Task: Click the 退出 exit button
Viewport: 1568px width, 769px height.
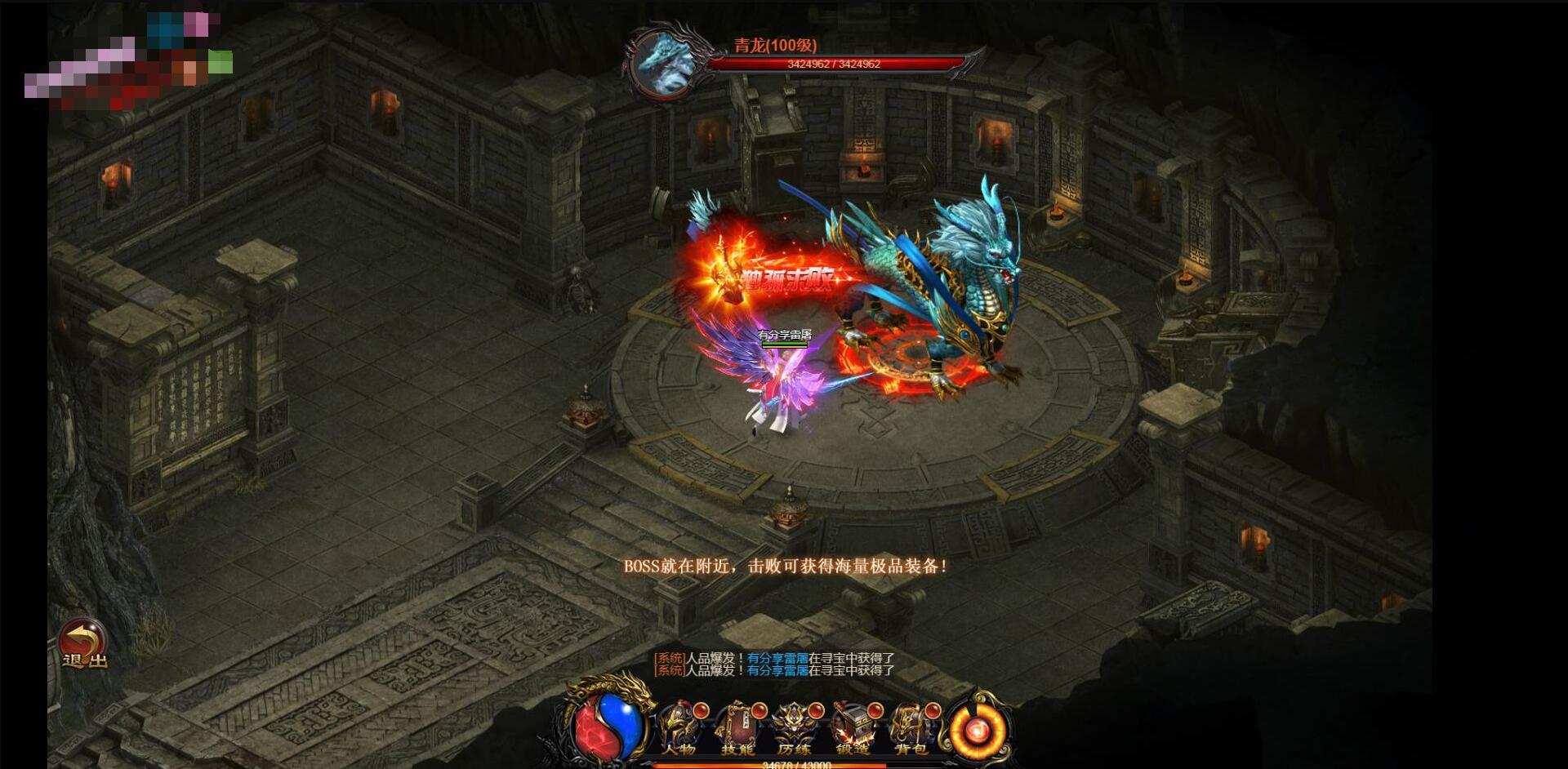Action: point(83,645)
